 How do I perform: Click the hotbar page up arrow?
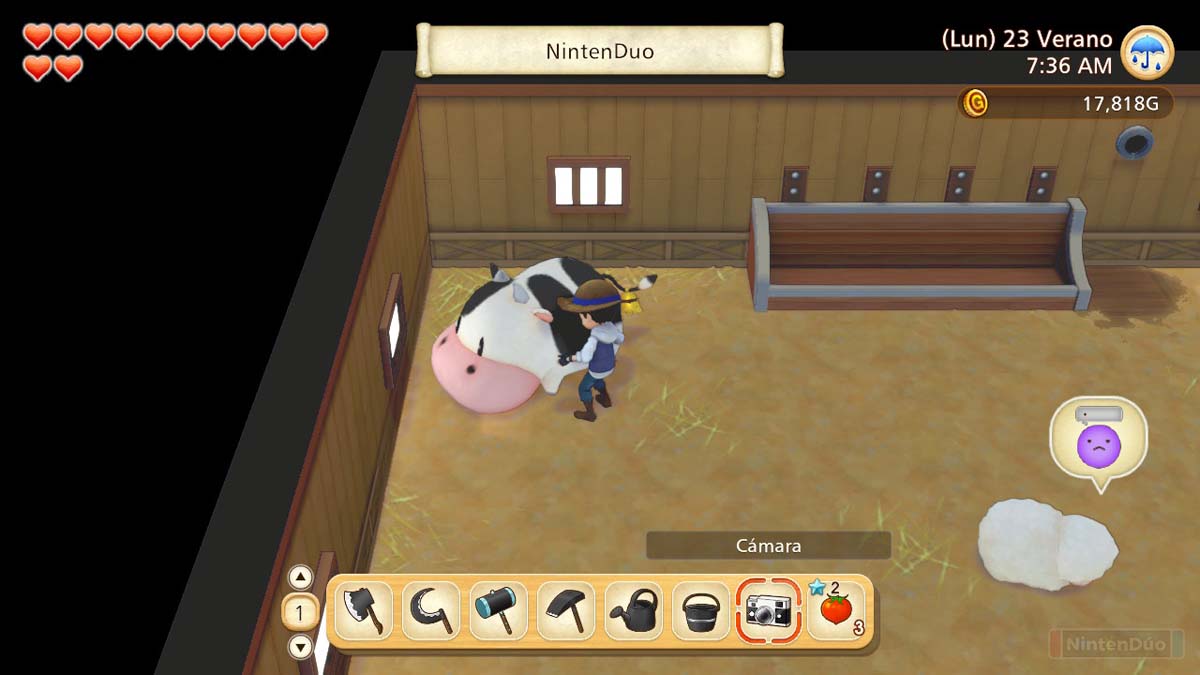[301, 578]
